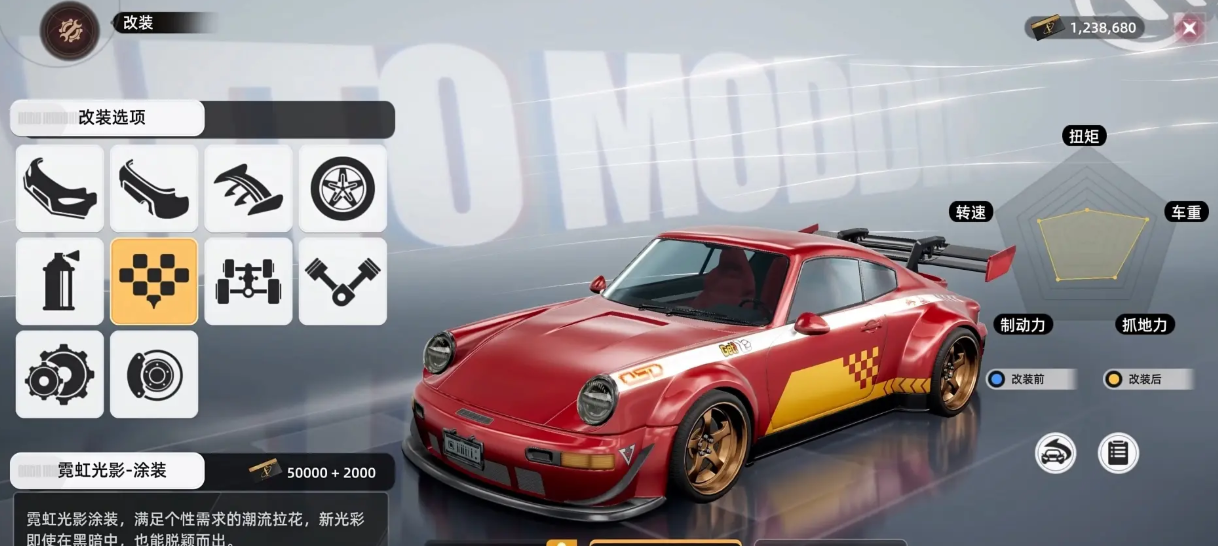Click the round car view button

[1055, 453]
